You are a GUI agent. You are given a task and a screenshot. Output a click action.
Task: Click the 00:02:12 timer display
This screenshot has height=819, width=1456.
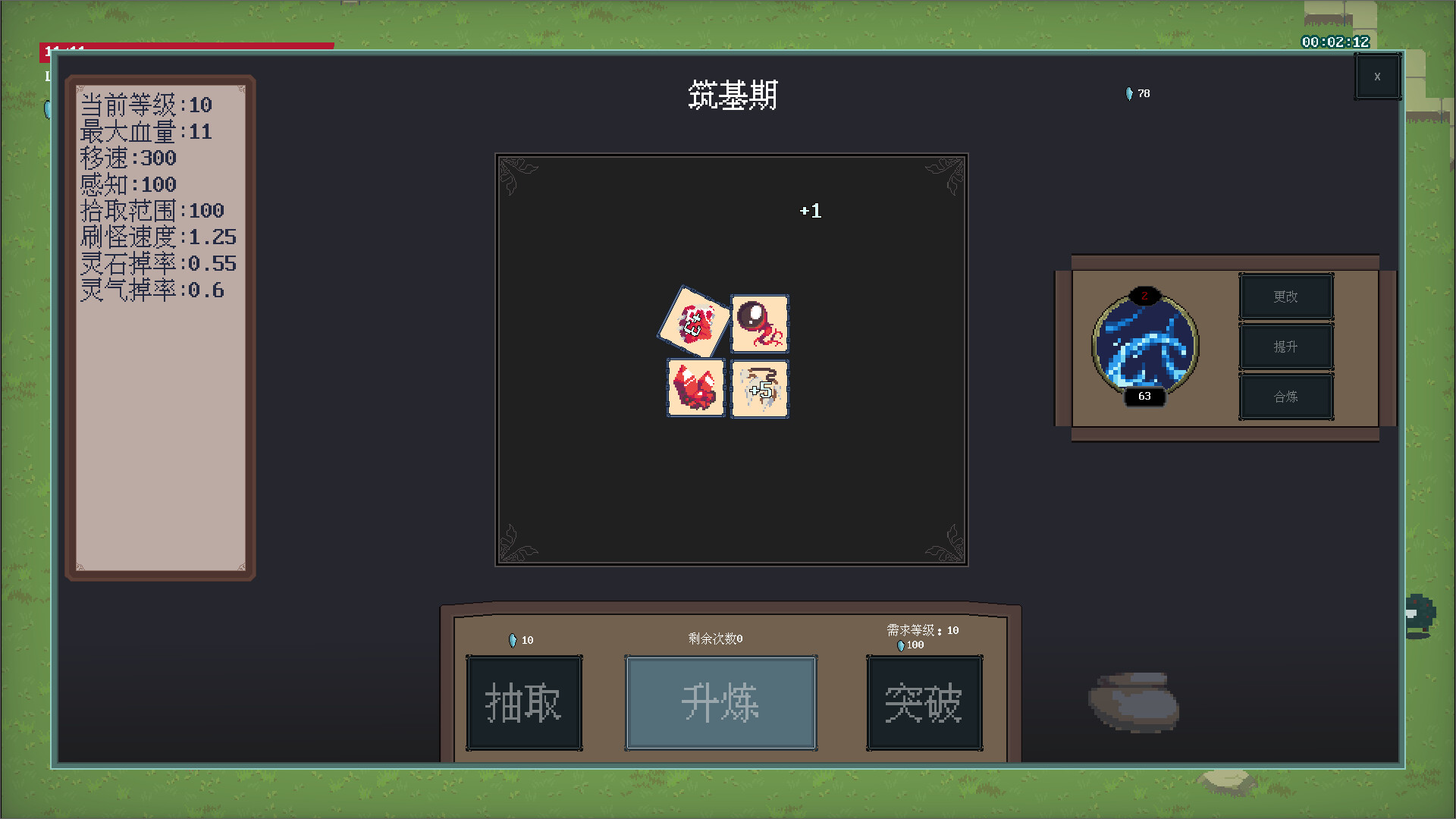point(1332,43)
